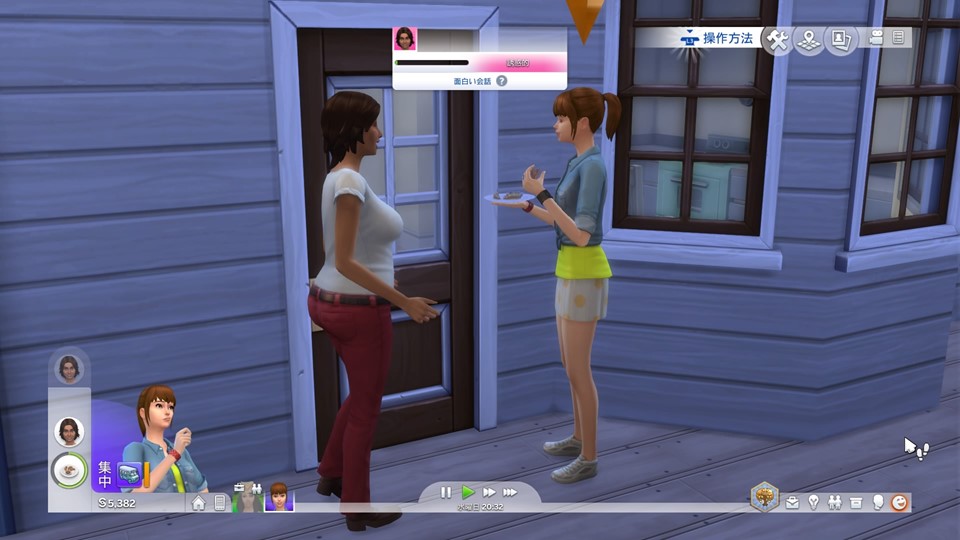This screenshot has width=960, height=540.
Task: Pause the game
Action: 446,492
